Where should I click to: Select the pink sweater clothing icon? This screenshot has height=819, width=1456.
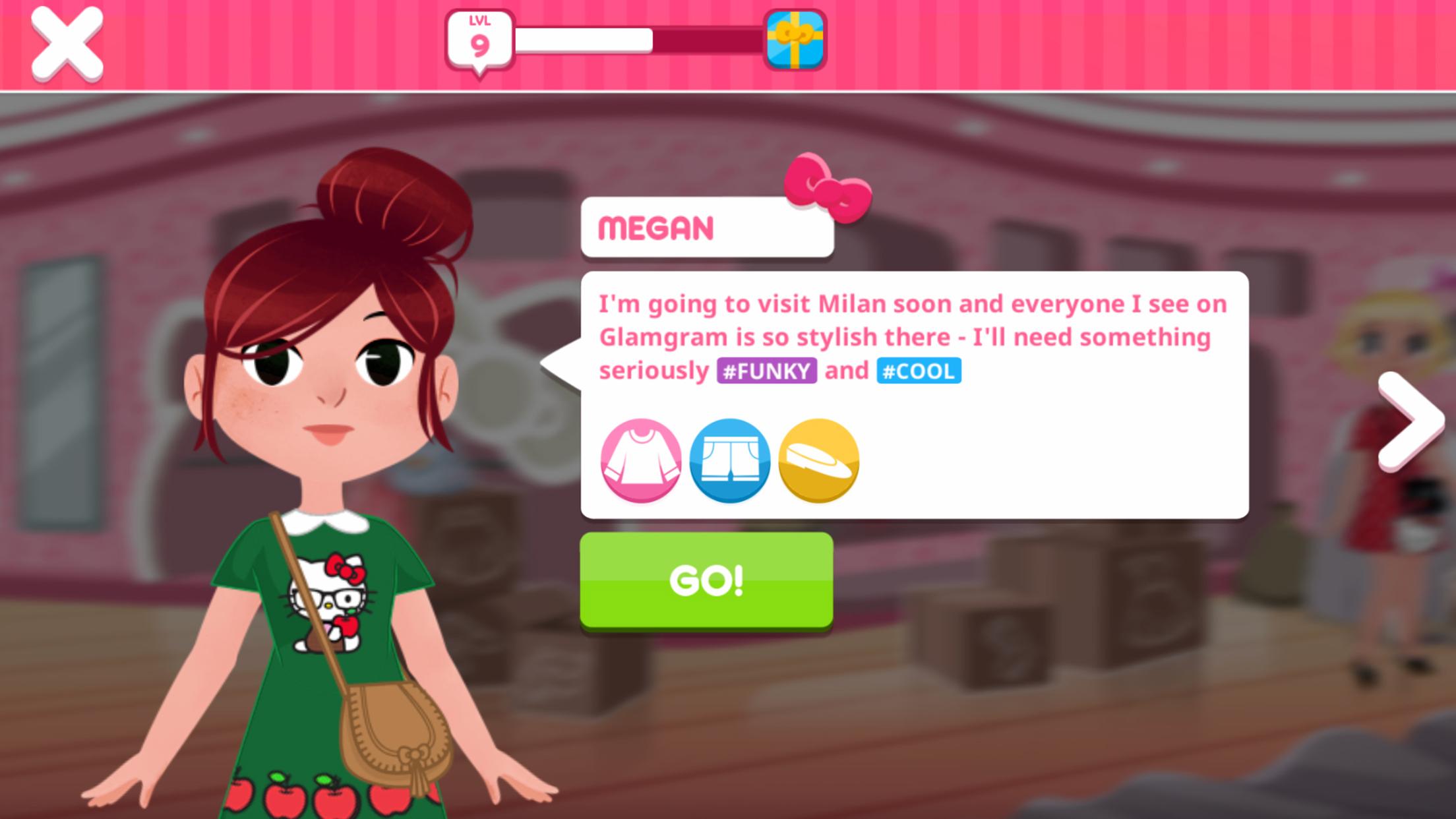[640, 460]
